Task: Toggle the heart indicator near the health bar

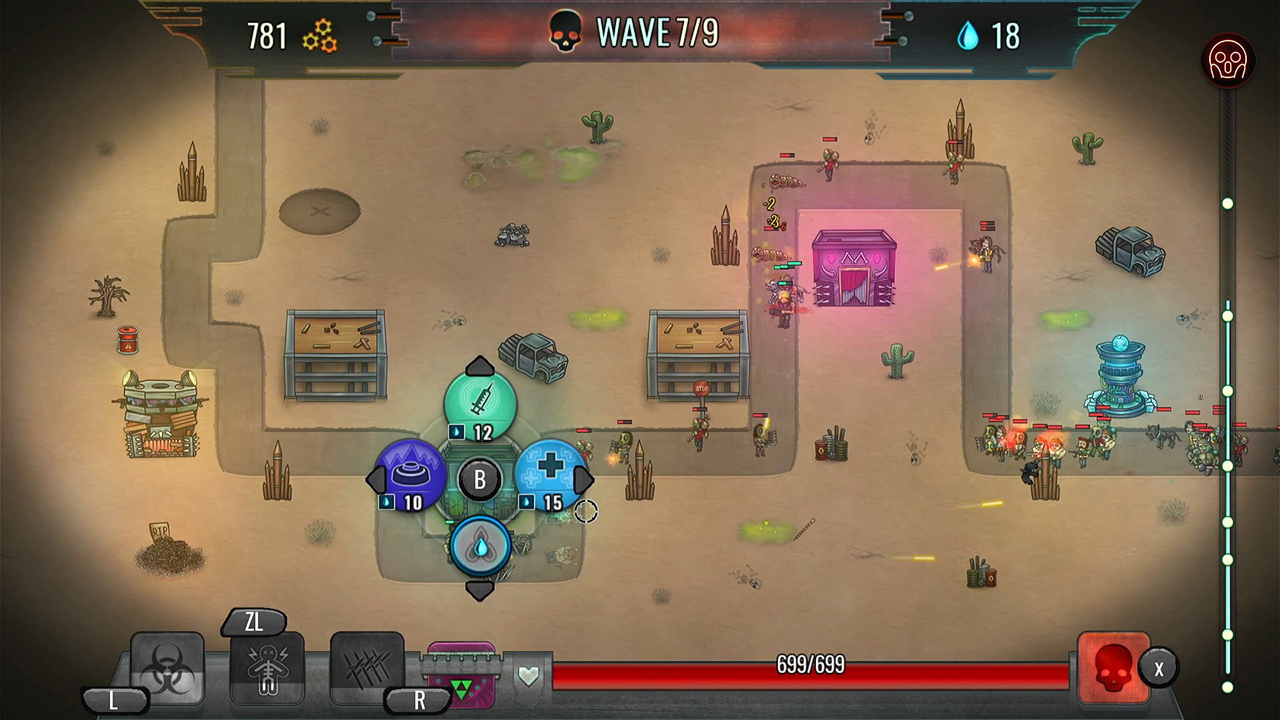Action: coord(529,674)
